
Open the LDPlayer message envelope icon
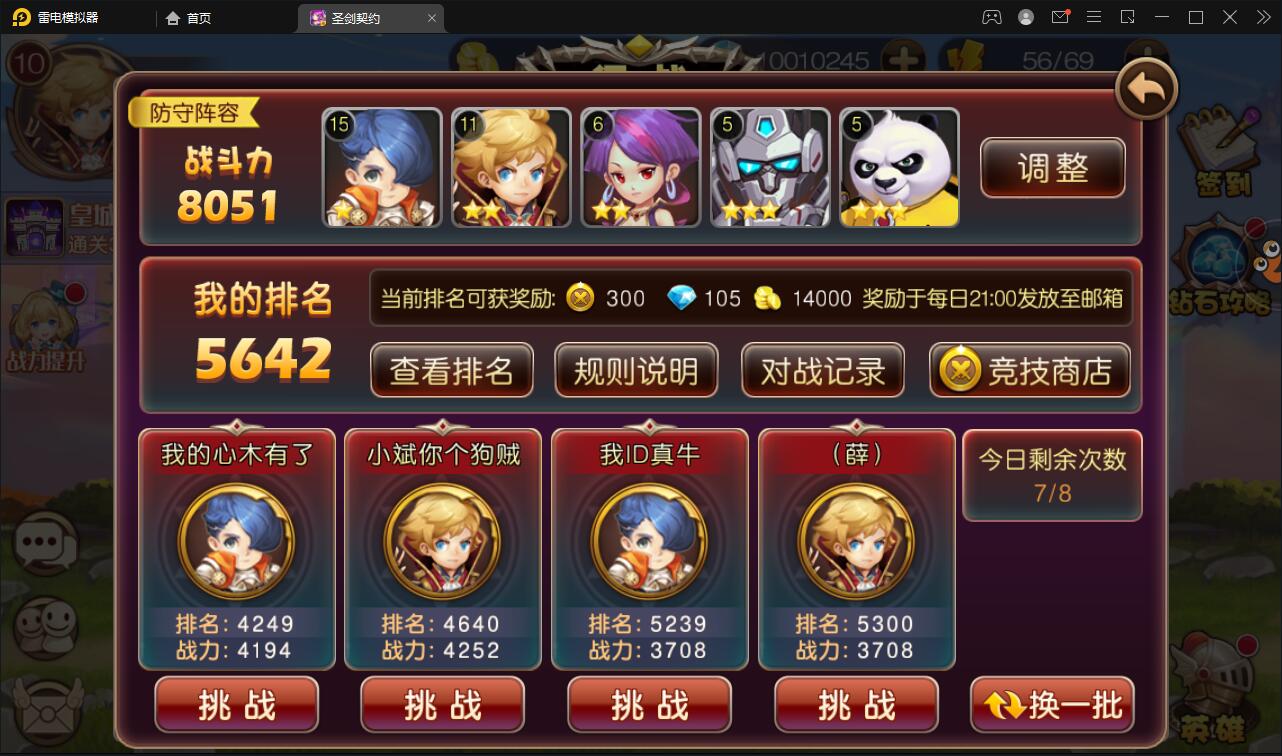(1060, 17)
